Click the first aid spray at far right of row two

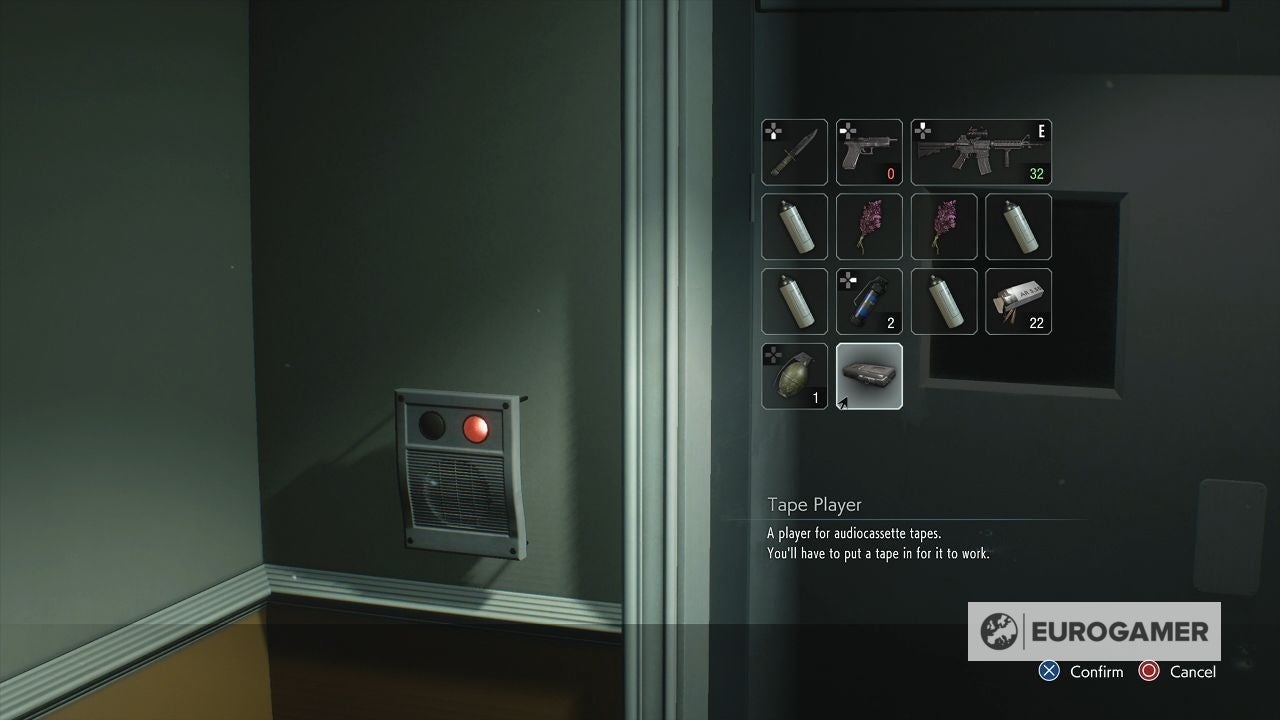click(x=1018, y=227)
